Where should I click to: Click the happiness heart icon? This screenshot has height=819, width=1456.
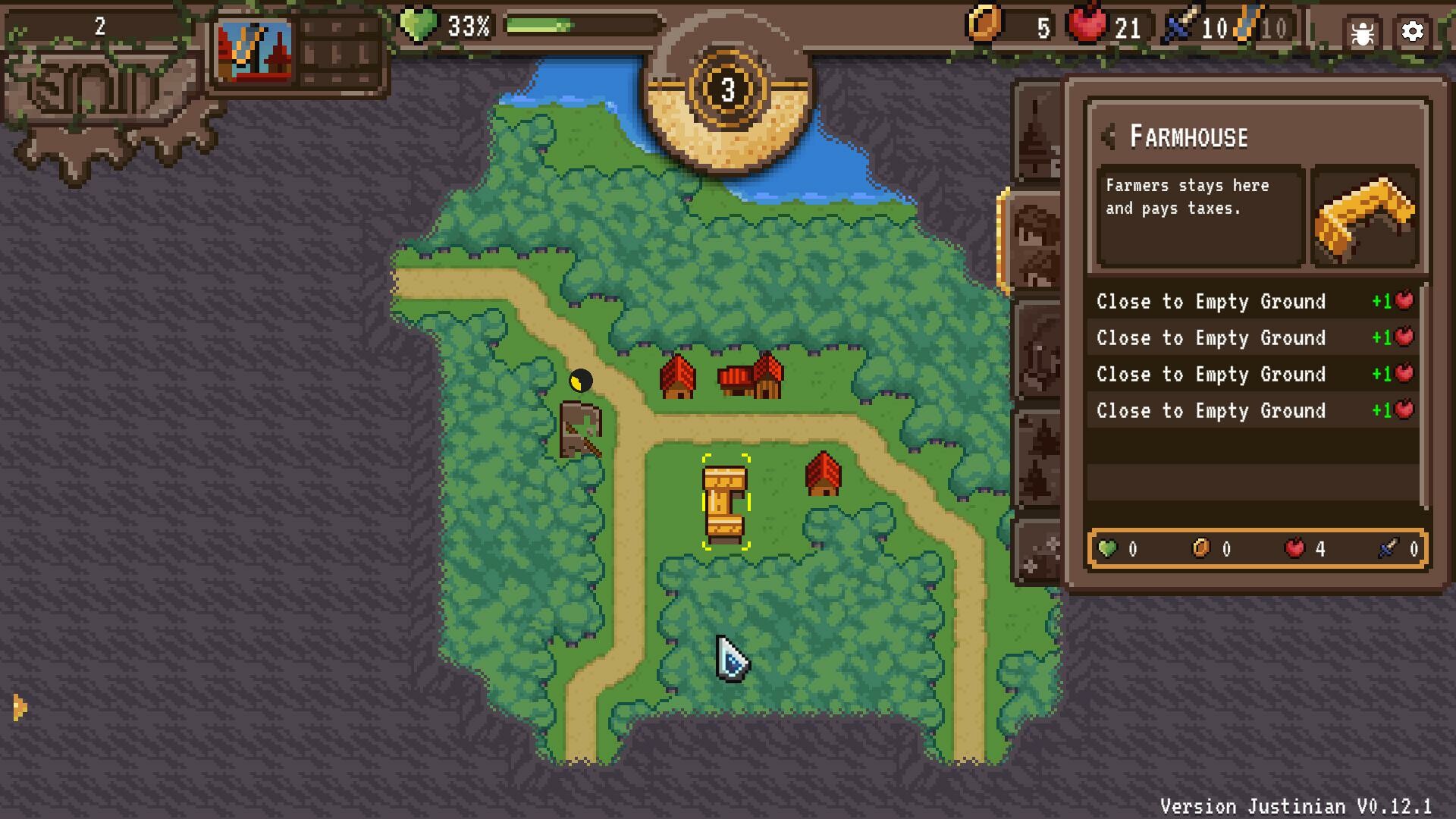(418, 25)
